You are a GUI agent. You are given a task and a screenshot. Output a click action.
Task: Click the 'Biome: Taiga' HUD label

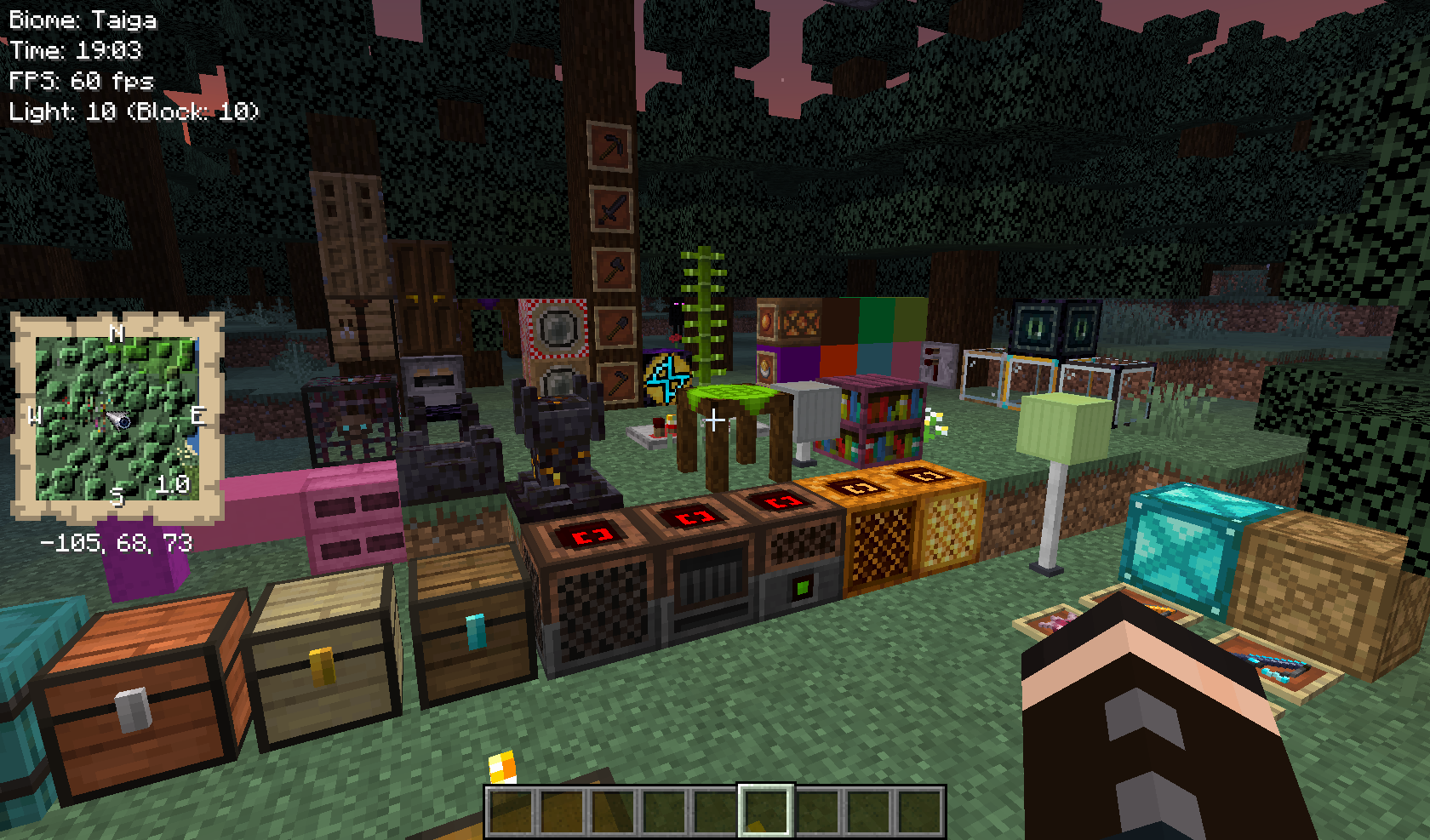pos(82,19)
